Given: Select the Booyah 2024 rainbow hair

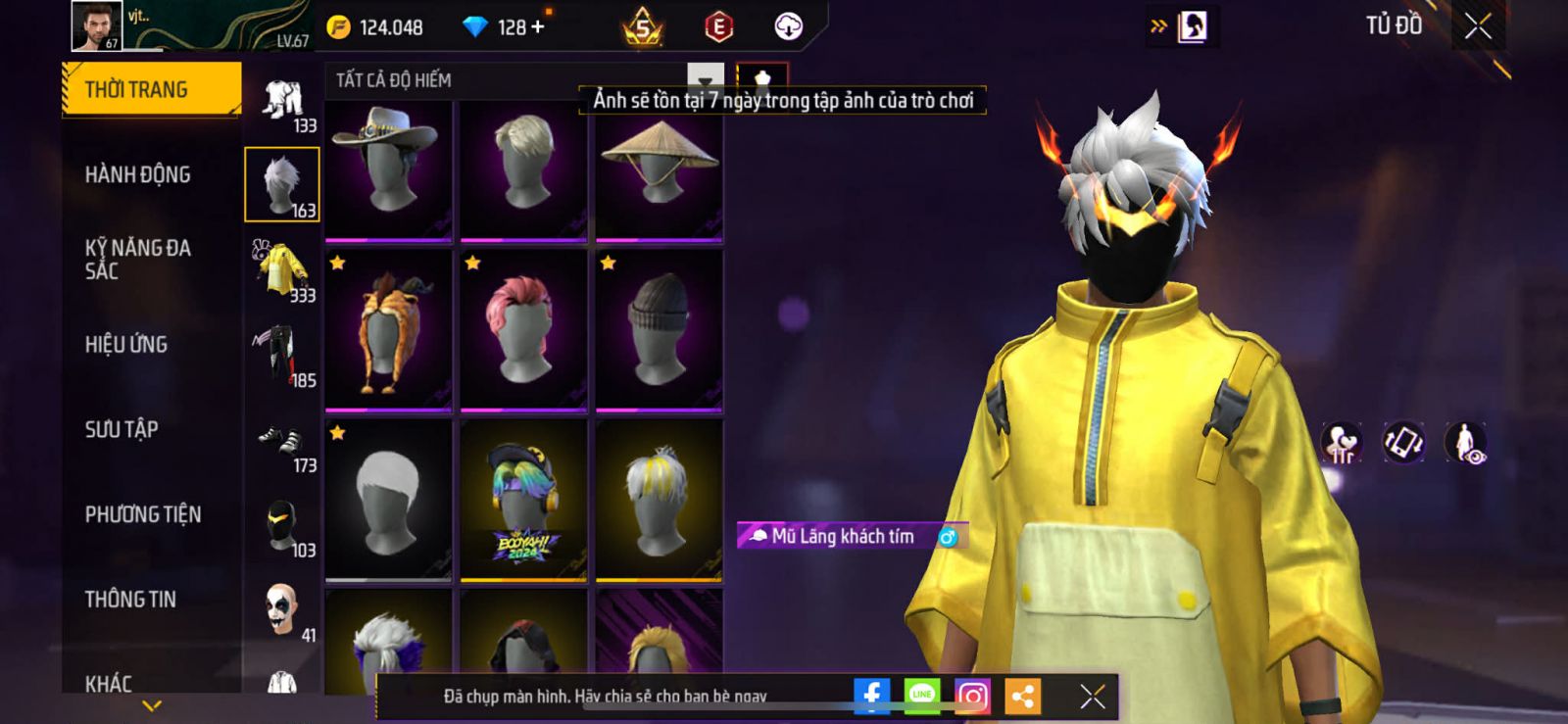Looking at the screenshot, I should pyautogui.click(x=523, y=500).
